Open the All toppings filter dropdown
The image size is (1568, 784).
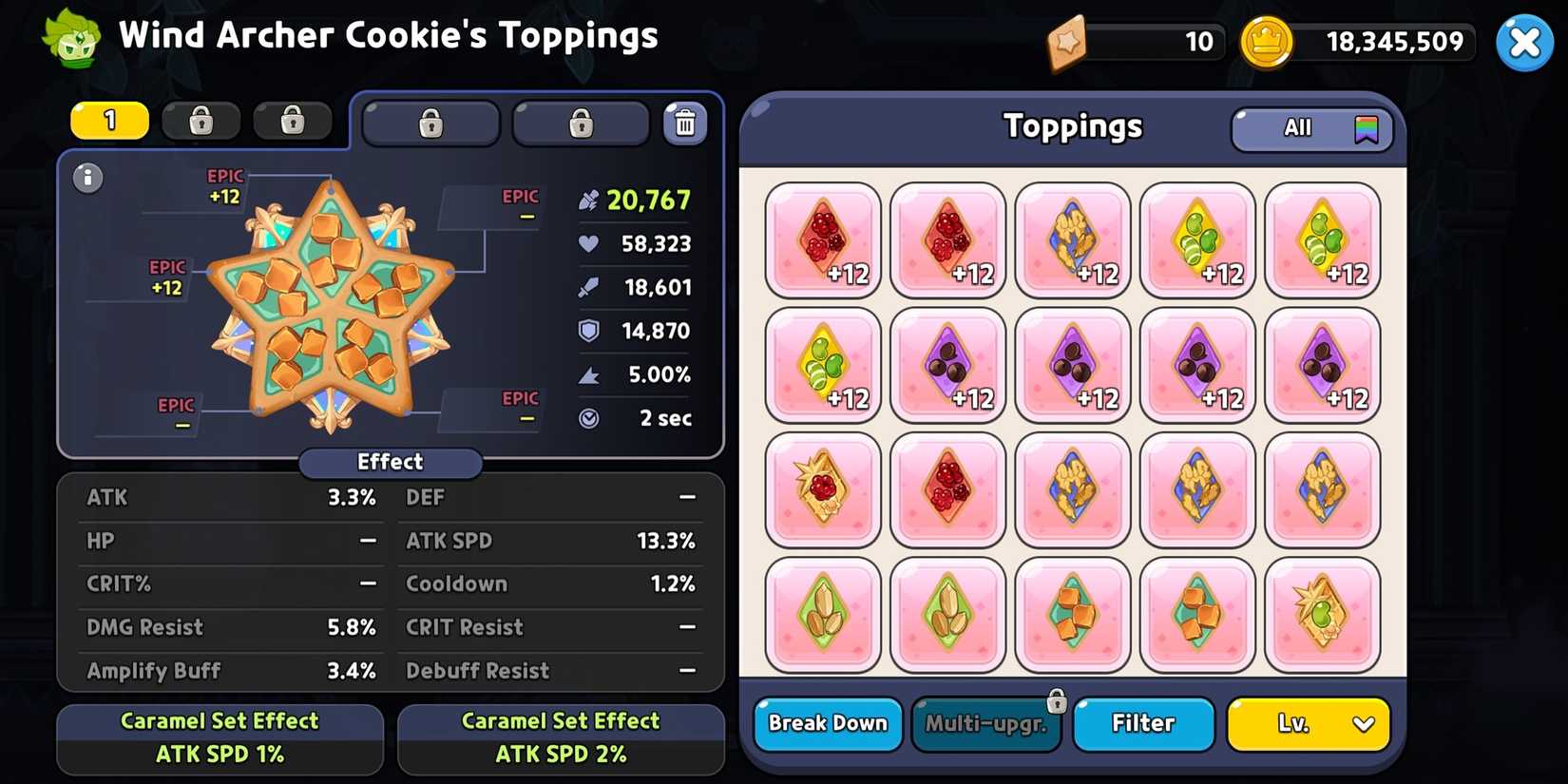pyautogui.click(x=1311, y=128)
